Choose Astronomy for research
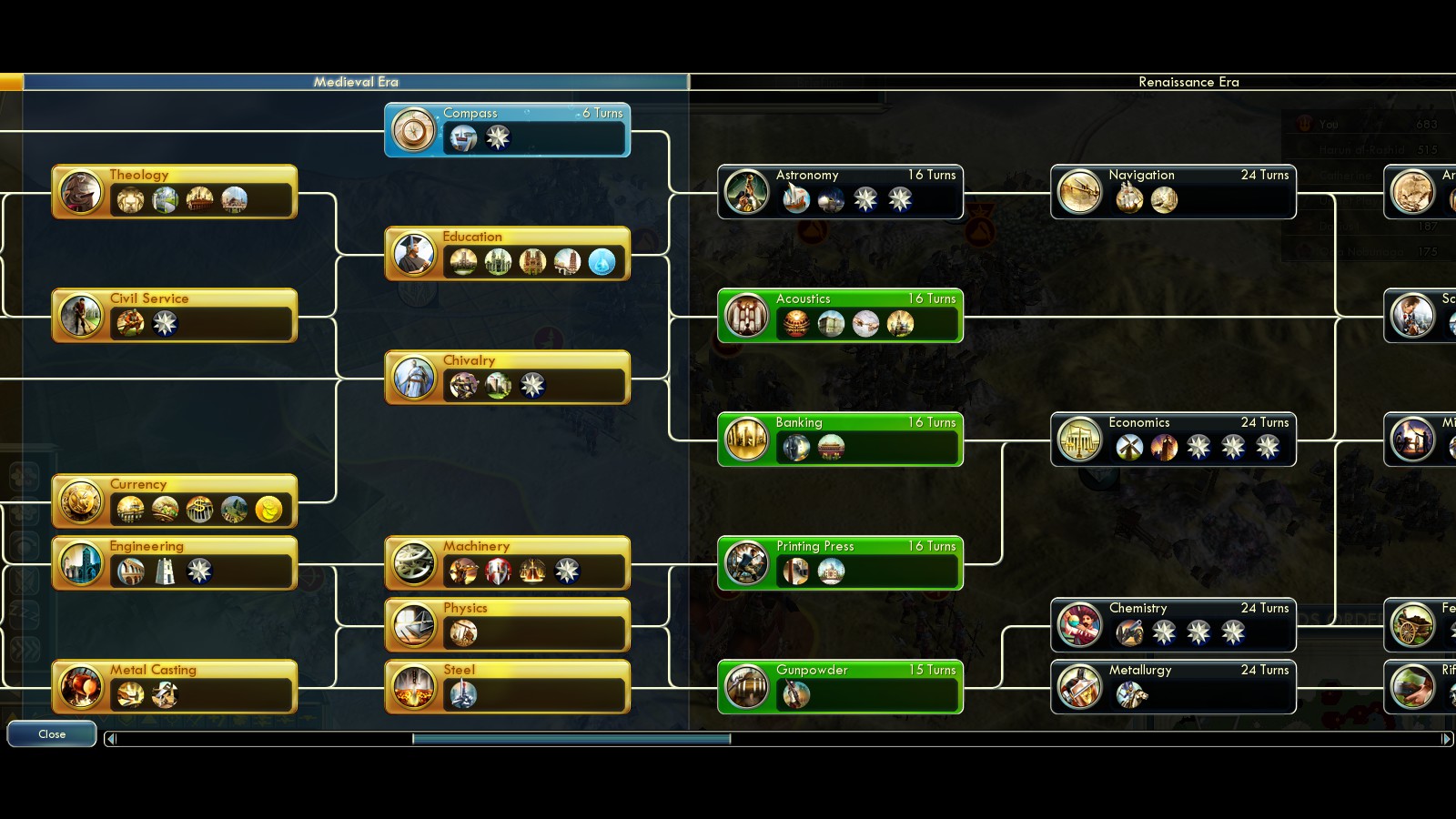This screenshot has width=1456, height=819. coord(840,192)
